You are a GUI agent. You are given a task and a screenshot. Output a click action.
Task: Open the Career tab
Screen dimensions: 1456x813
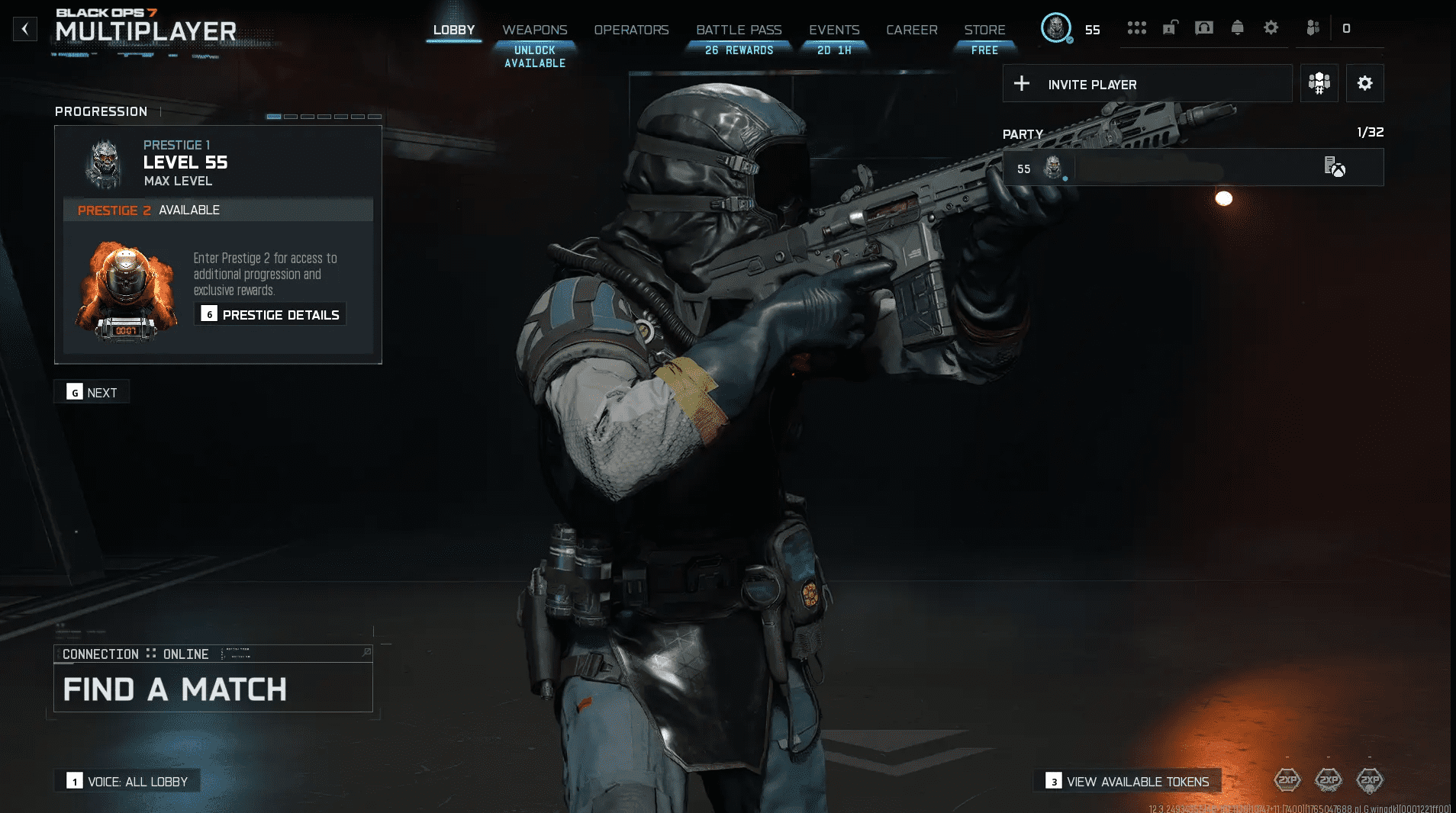[x=911, y=29]
